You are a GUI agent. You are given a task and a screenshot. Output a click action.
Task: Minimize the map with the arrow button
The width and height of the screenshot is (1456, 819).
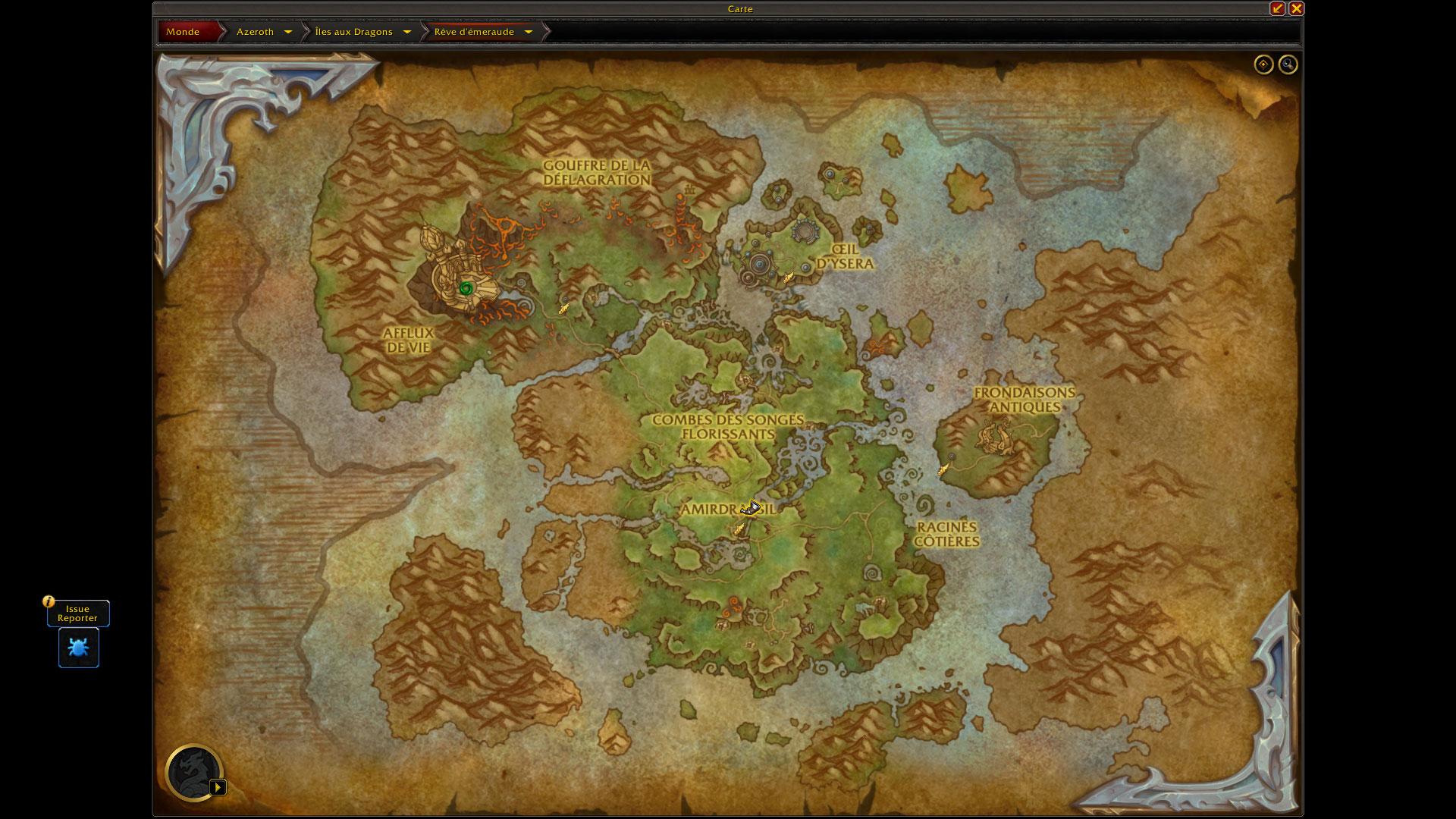(x=1278, y=8)
